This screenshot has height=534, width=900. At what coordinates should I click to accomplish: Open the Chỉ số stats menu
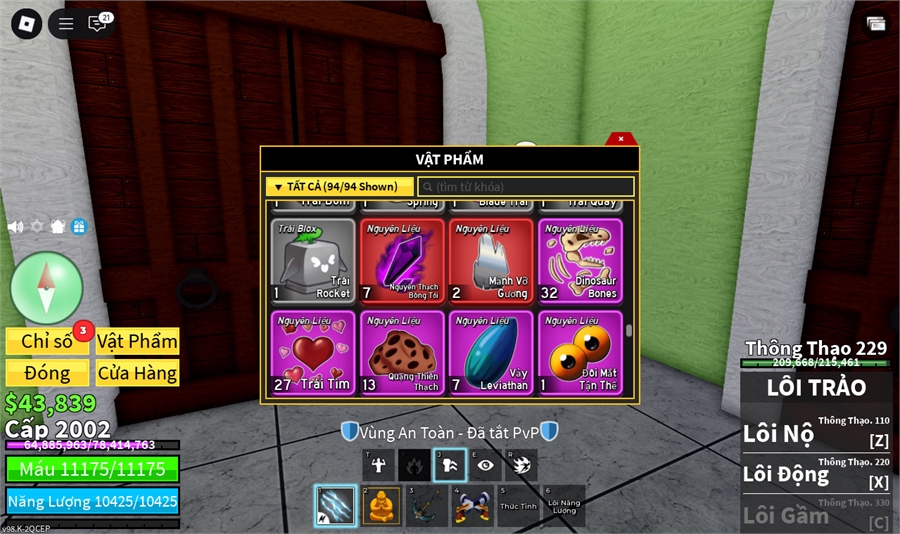47,341
